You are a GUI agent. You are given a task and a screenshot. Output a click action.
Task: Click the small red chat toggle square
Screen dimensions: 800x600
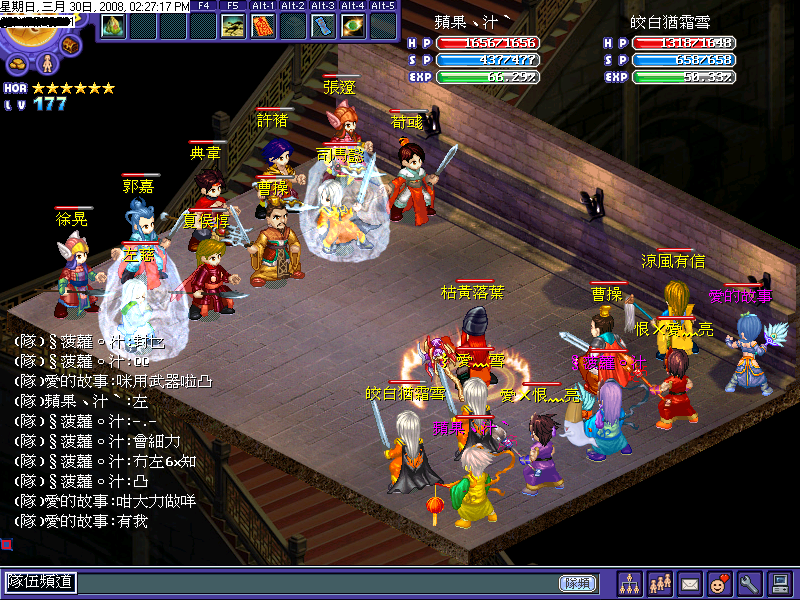click(x=6, y=545)
